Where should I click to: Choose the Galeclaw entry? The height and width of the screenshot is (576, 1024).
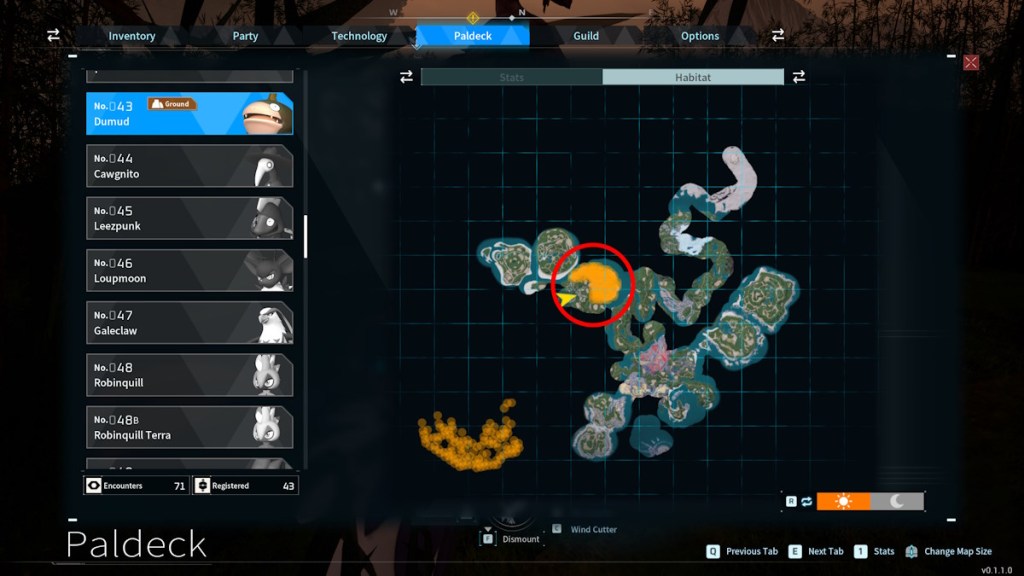click(x=189, y=322)
